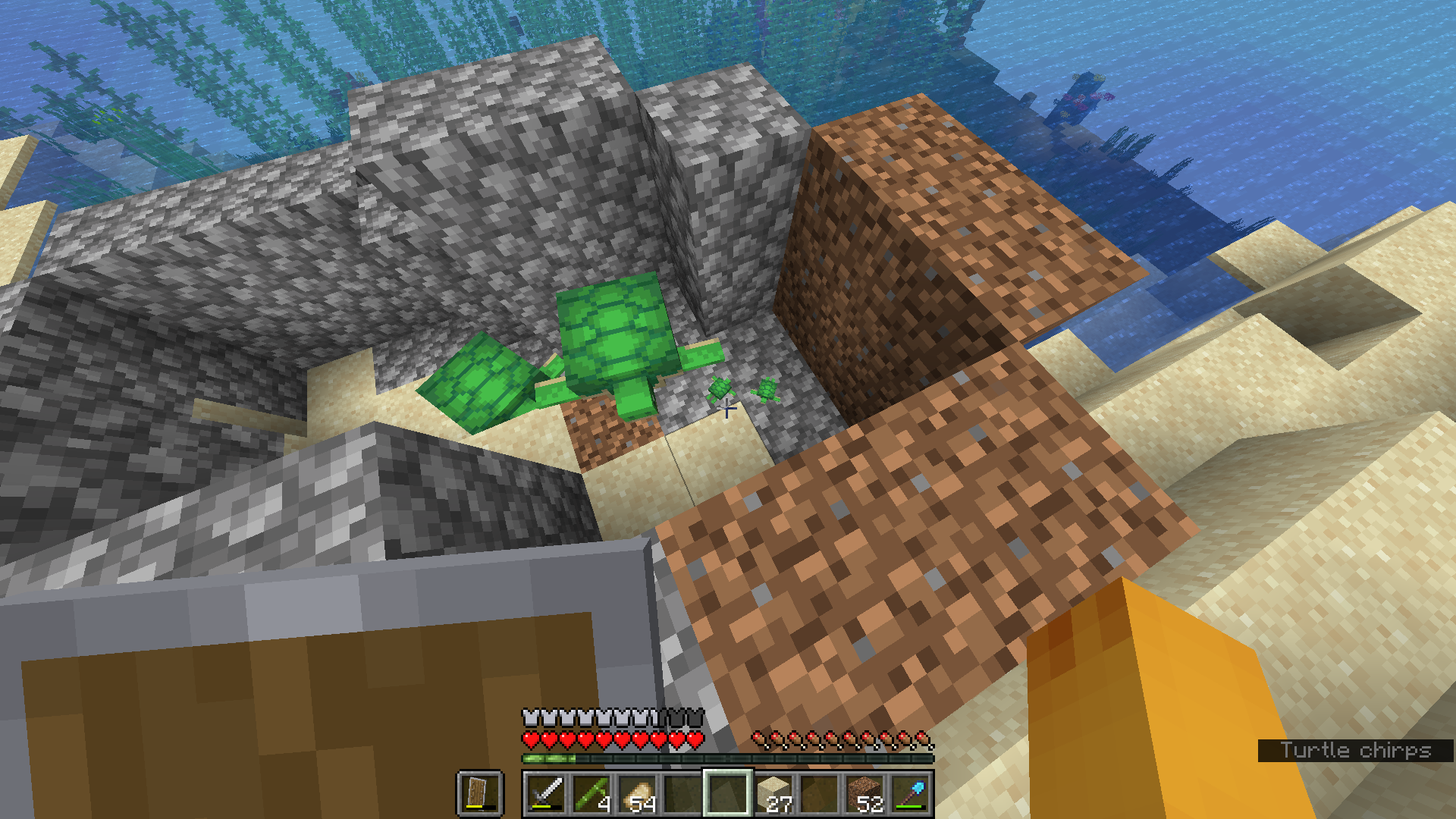Equip the diamond shovel slot

910,793
